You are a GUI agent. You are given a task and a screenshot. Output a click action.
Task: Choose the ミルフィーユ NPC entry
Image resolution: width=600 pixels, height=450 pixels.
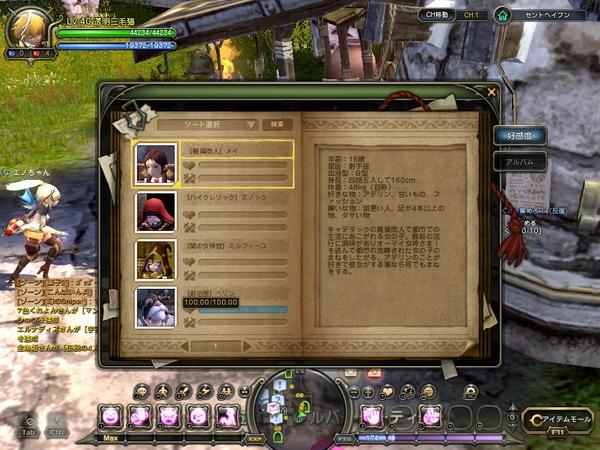214,259
